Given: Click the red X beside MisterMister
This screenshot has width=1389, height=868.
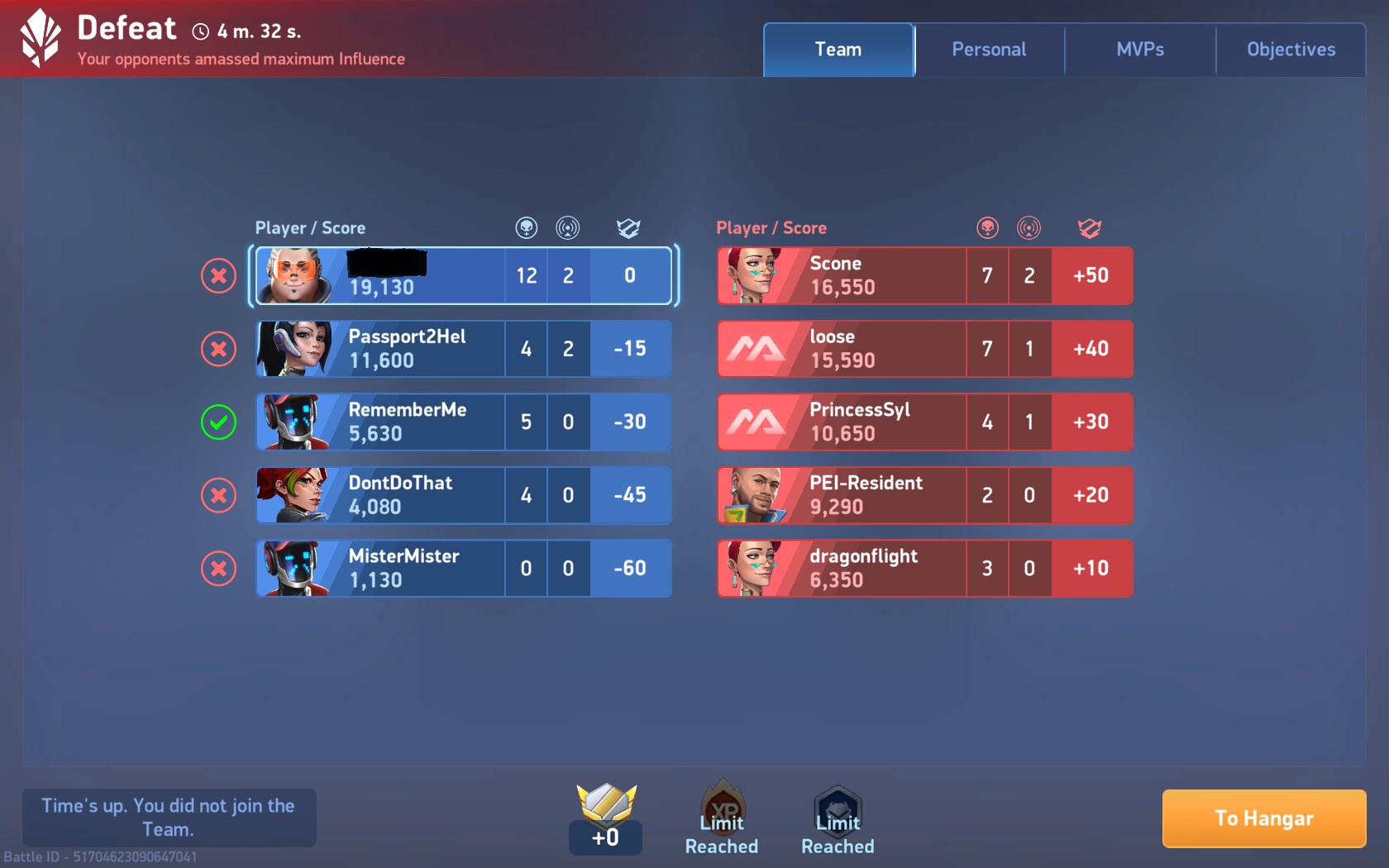Looking at the screenshot, I should (x=219, y=569).
